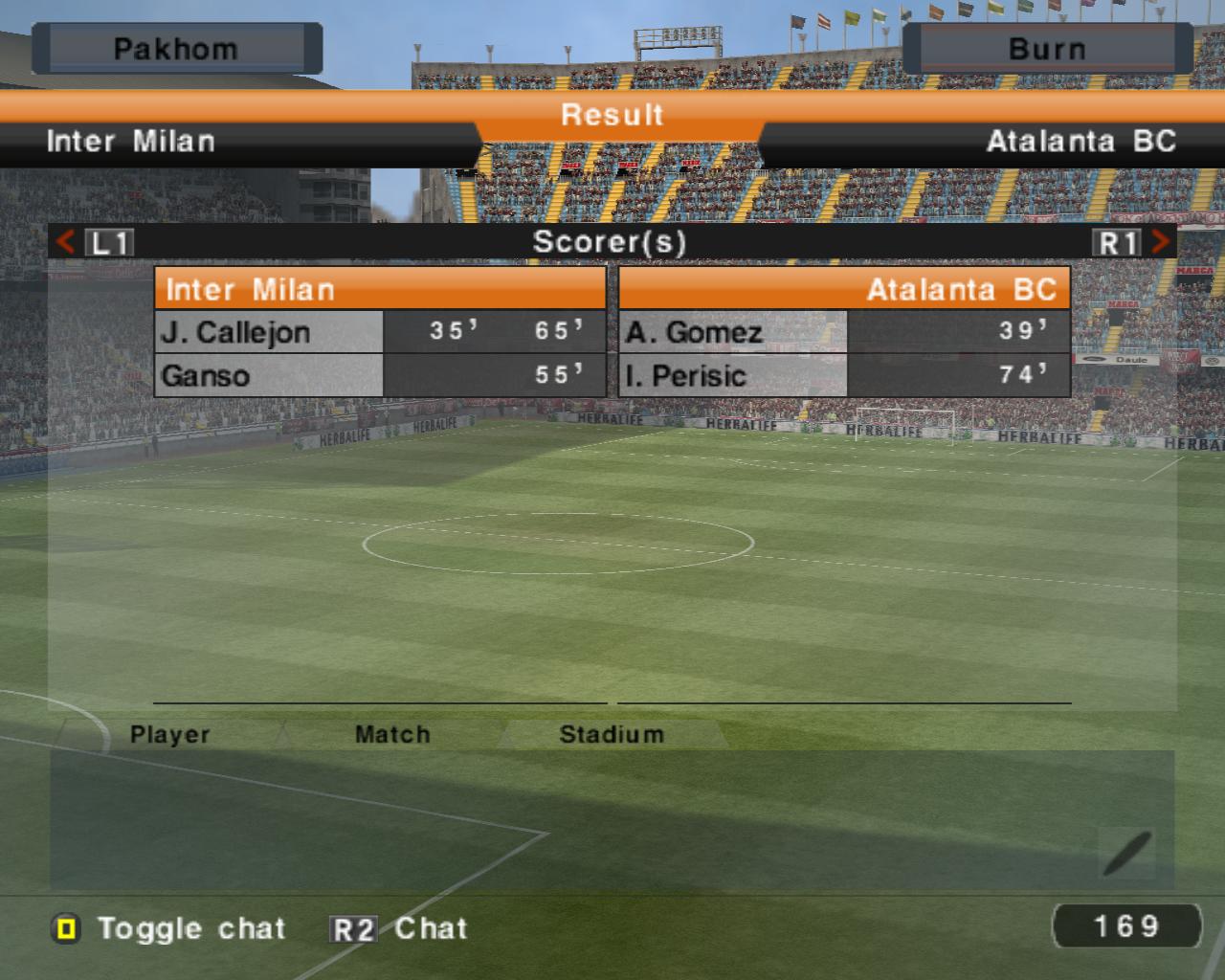Pick the I. Perisic scorer row
This screenshot has height=980, width=1225.
point(844,375)
